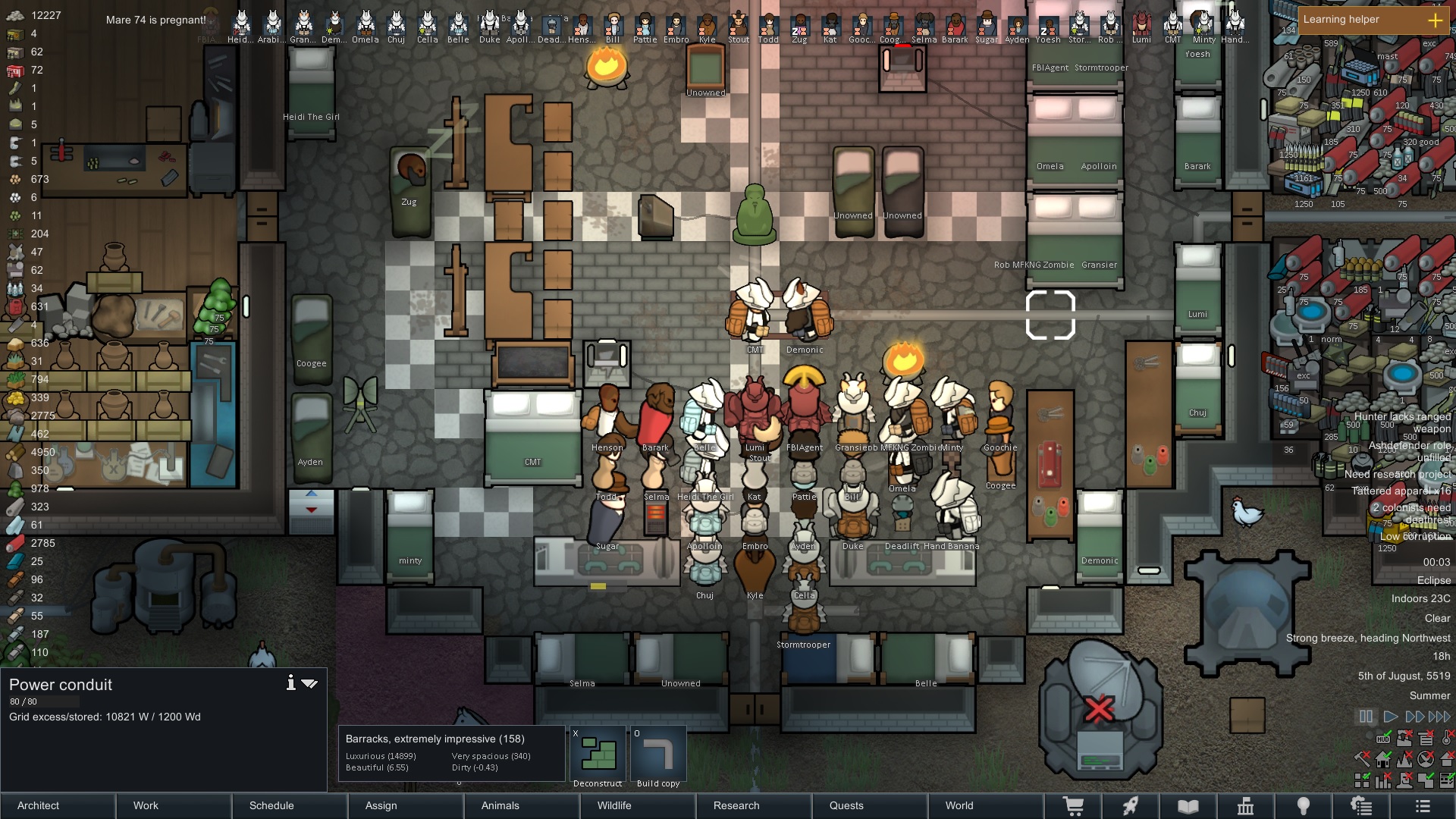
Task: Select colonist Bill's portrait in colonist bar
Action: (x=613, y=28)
